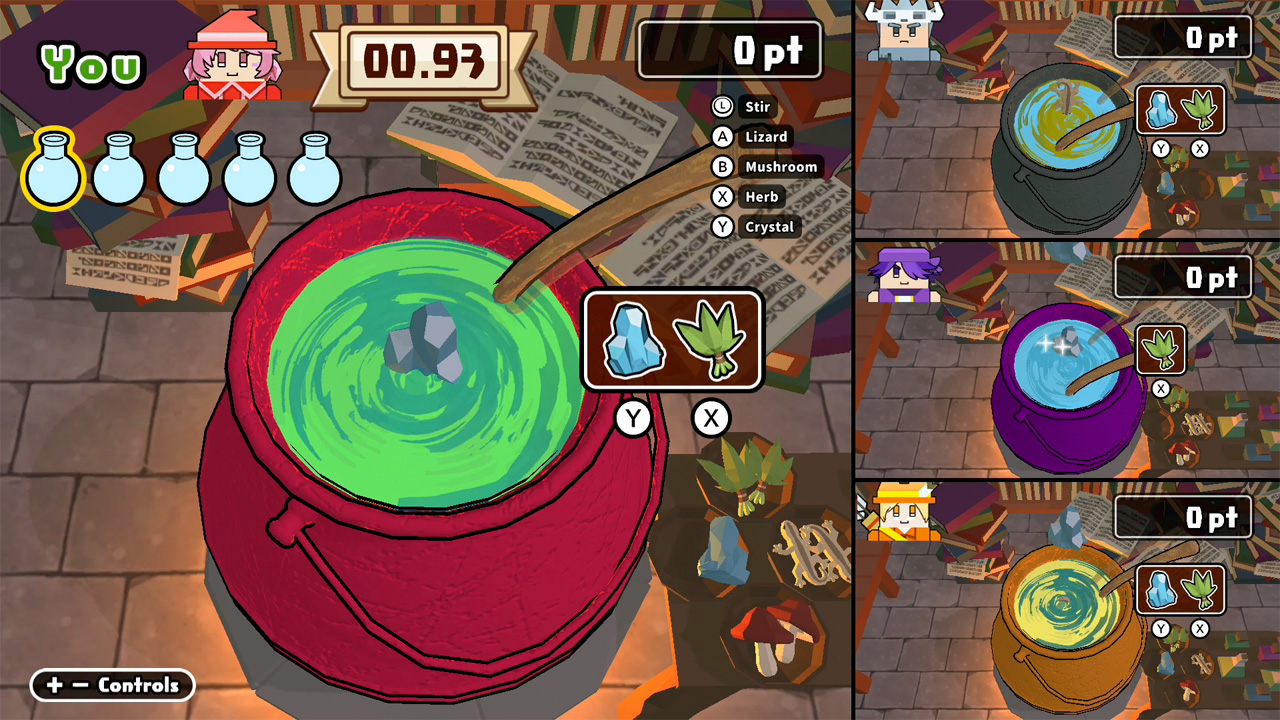Click the 00.93 countdown timer banner
1280x720 pixels.
pos(430,60)
